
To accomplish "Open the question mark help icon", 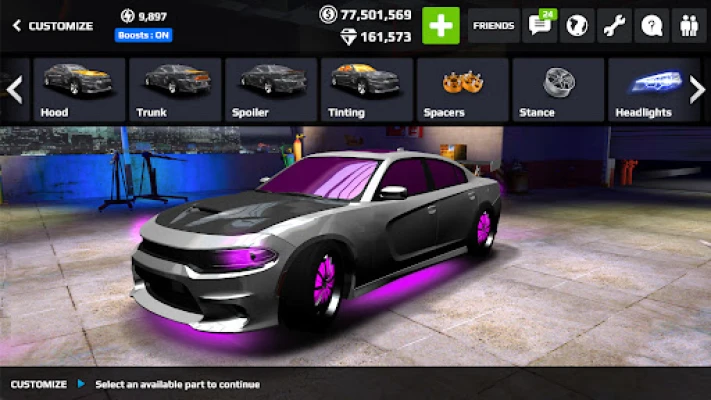I will click(650, 25).
